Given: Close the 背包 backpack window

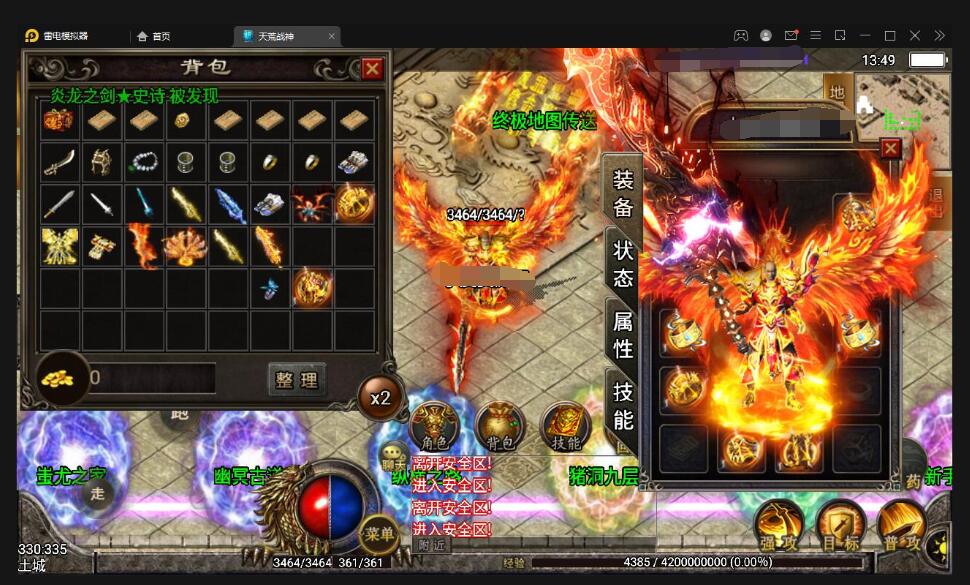Looking at the screenshot, I should pos(372,68).
